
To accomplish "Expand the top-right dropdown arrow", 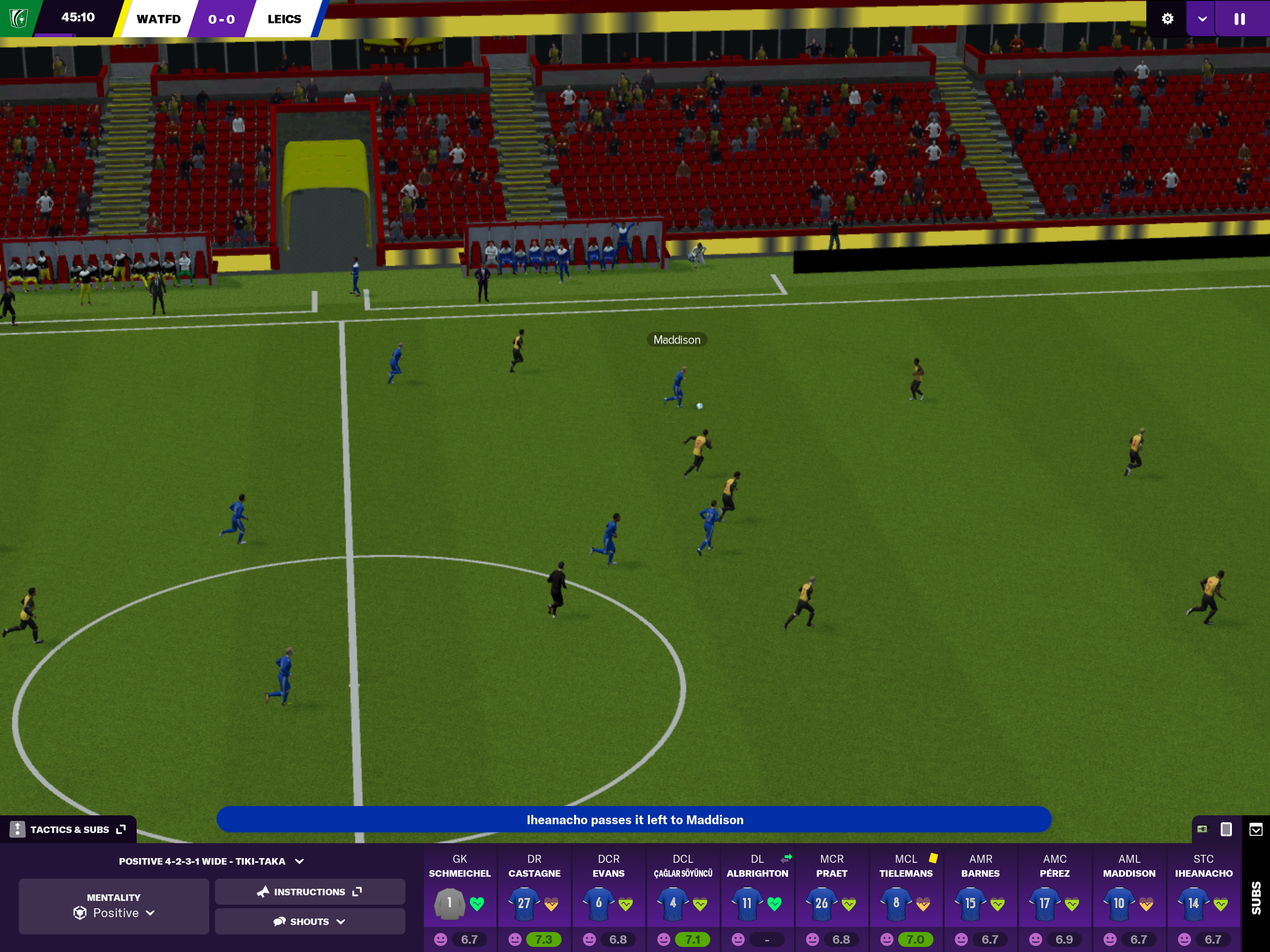I will (1202, 19).
